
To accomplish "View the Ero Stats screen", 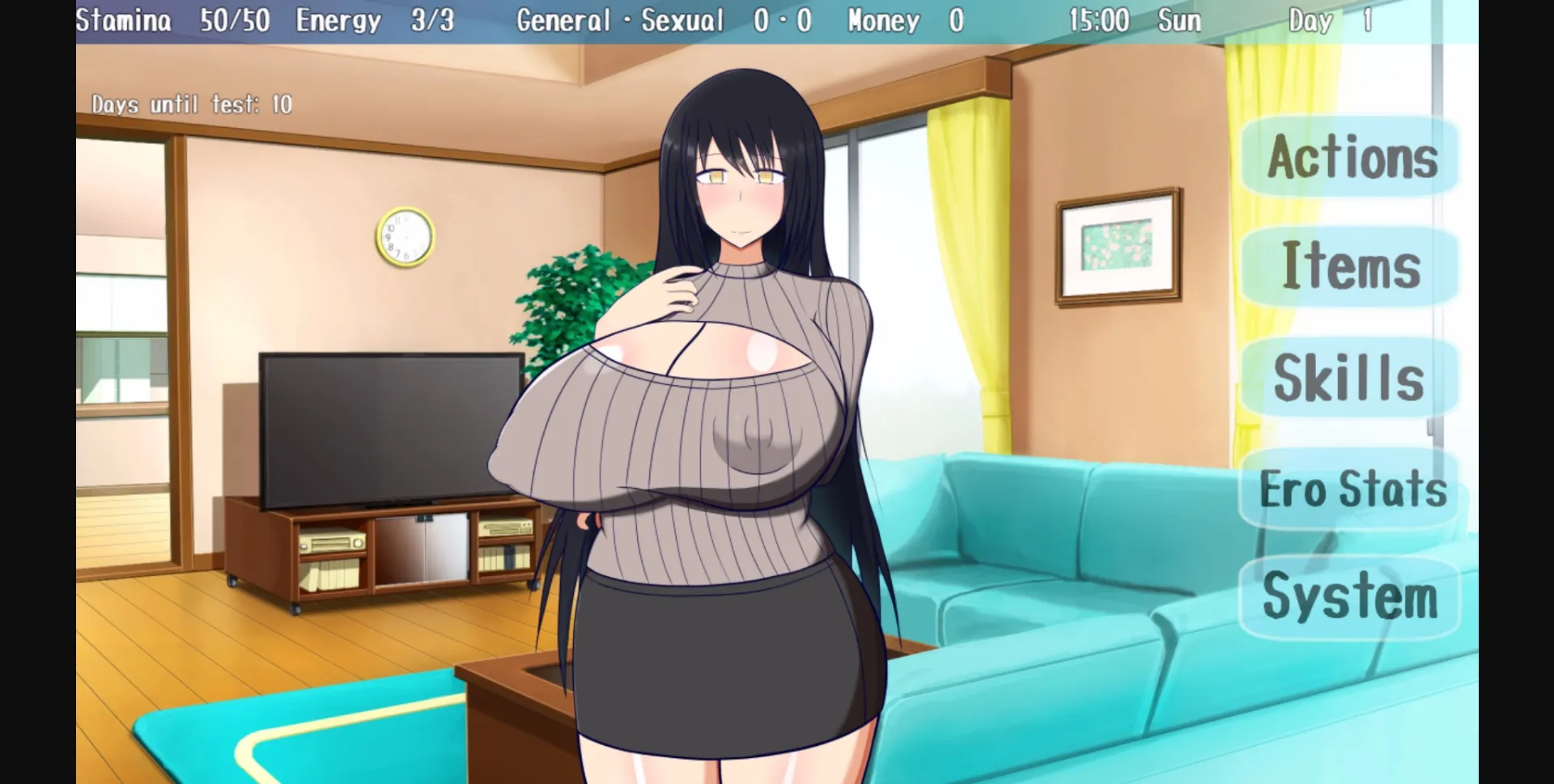I will click(1352, 488).
